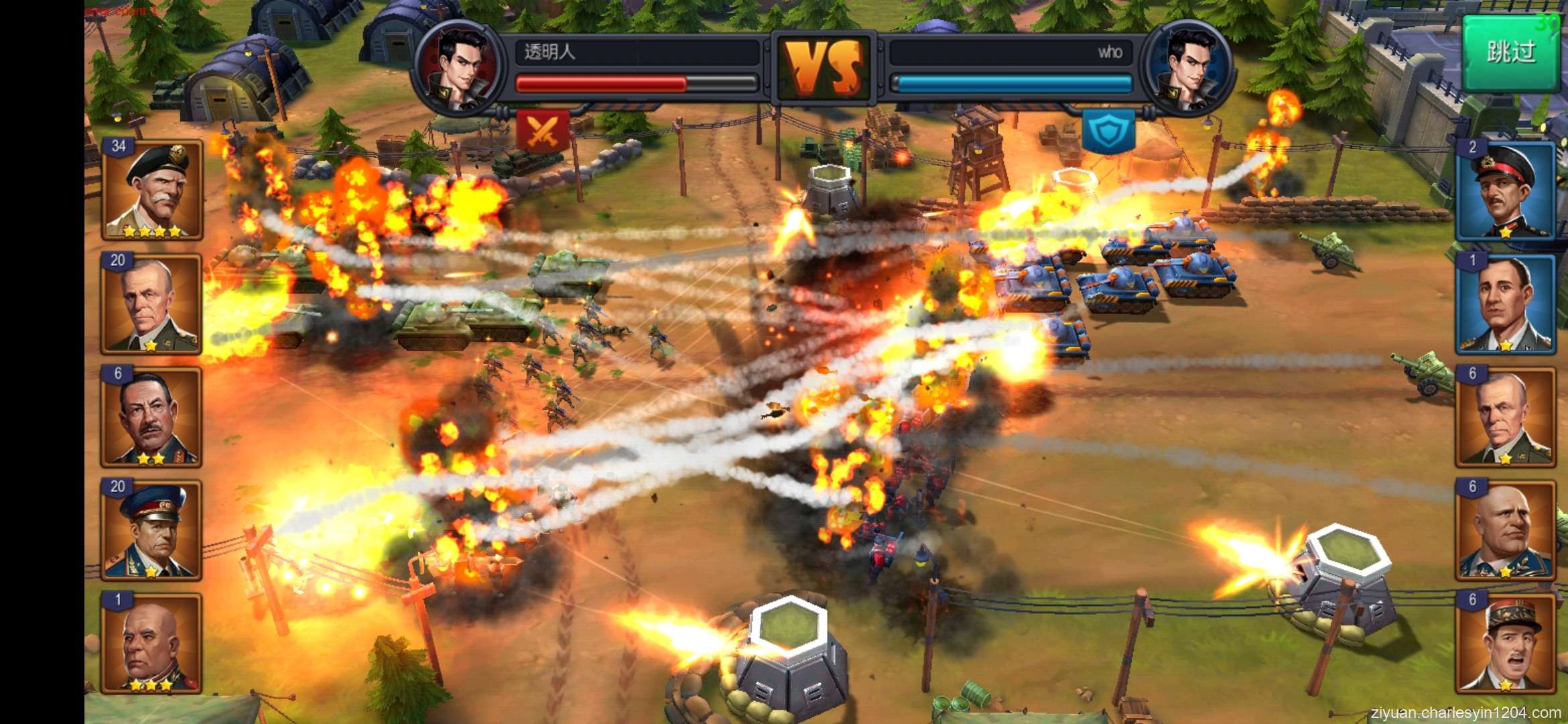Pick the enemy general wearing a French kepi
Screen dimensions: 1568x724
click(1506, 643)
